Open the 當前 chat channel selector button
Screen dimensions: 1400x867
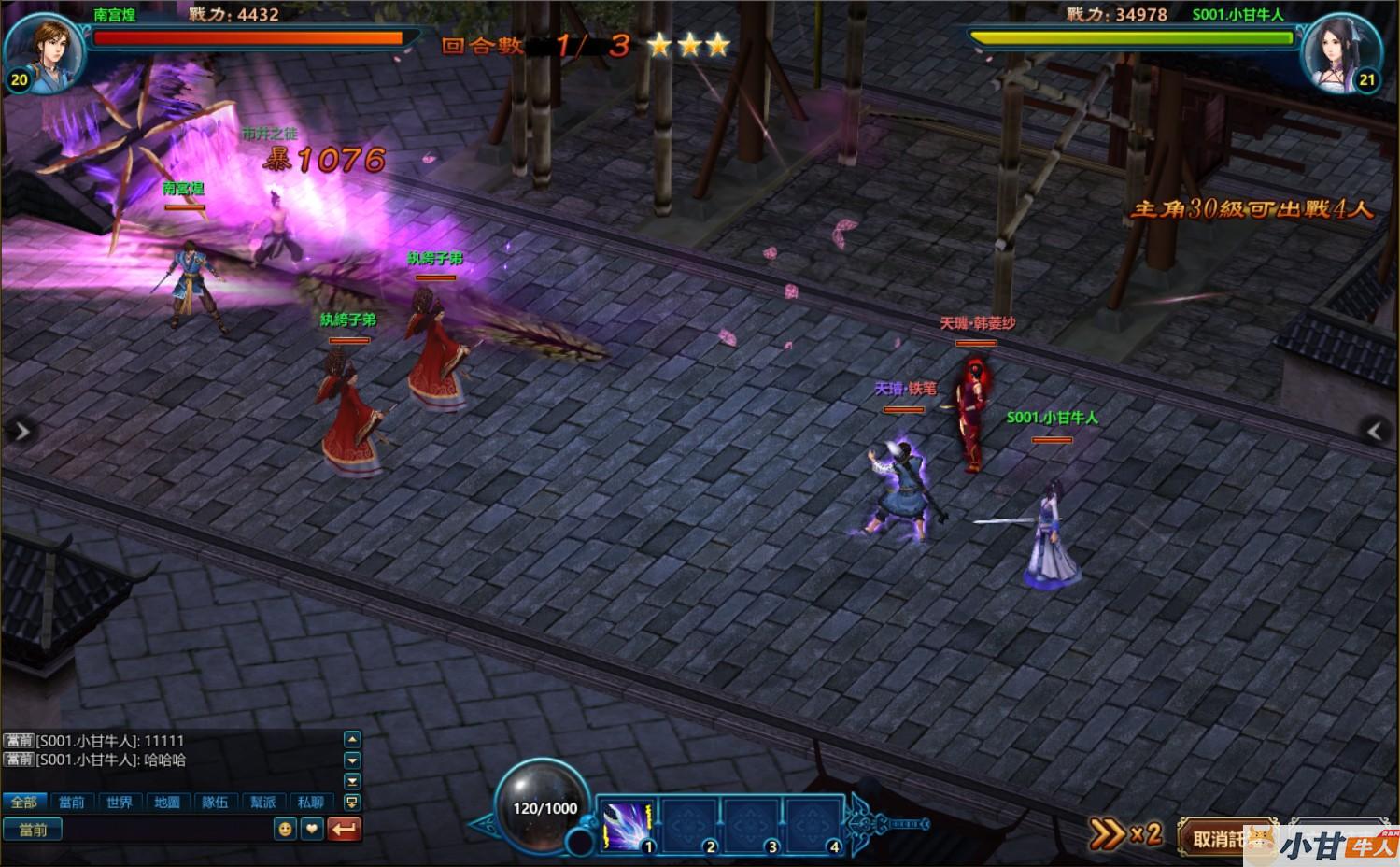pyautogui.click(x=33, y=830)
